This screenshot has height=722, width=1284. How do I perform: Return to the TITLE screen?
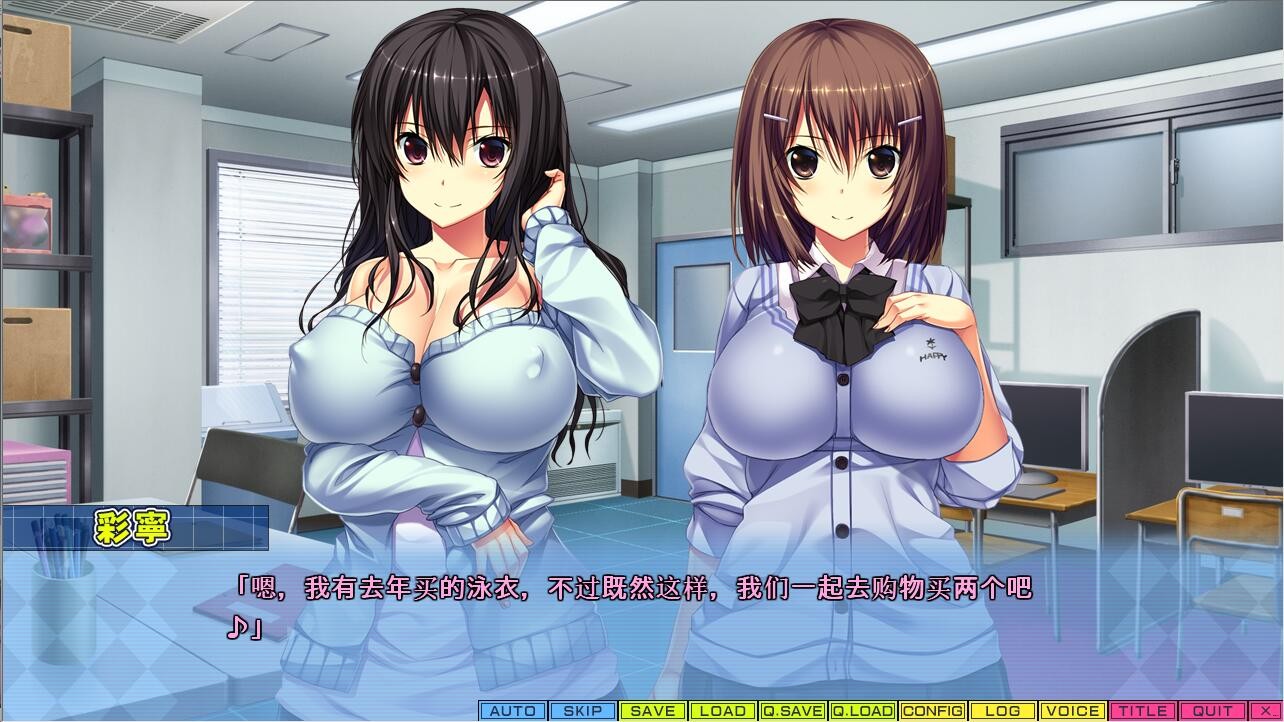pyautogui.click(x=1142, y=711)
